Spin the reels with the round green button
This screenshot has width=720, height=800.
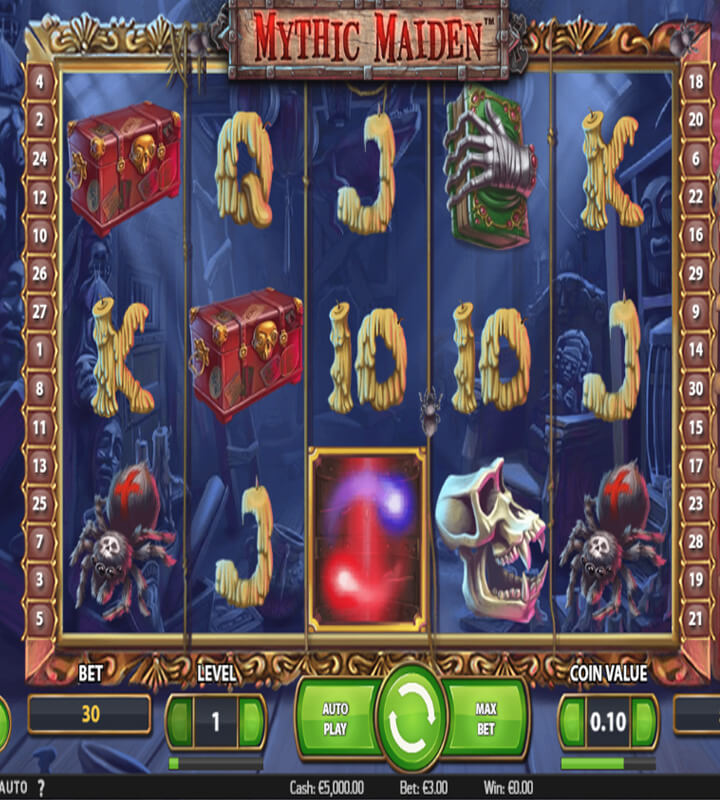[410, 716]
